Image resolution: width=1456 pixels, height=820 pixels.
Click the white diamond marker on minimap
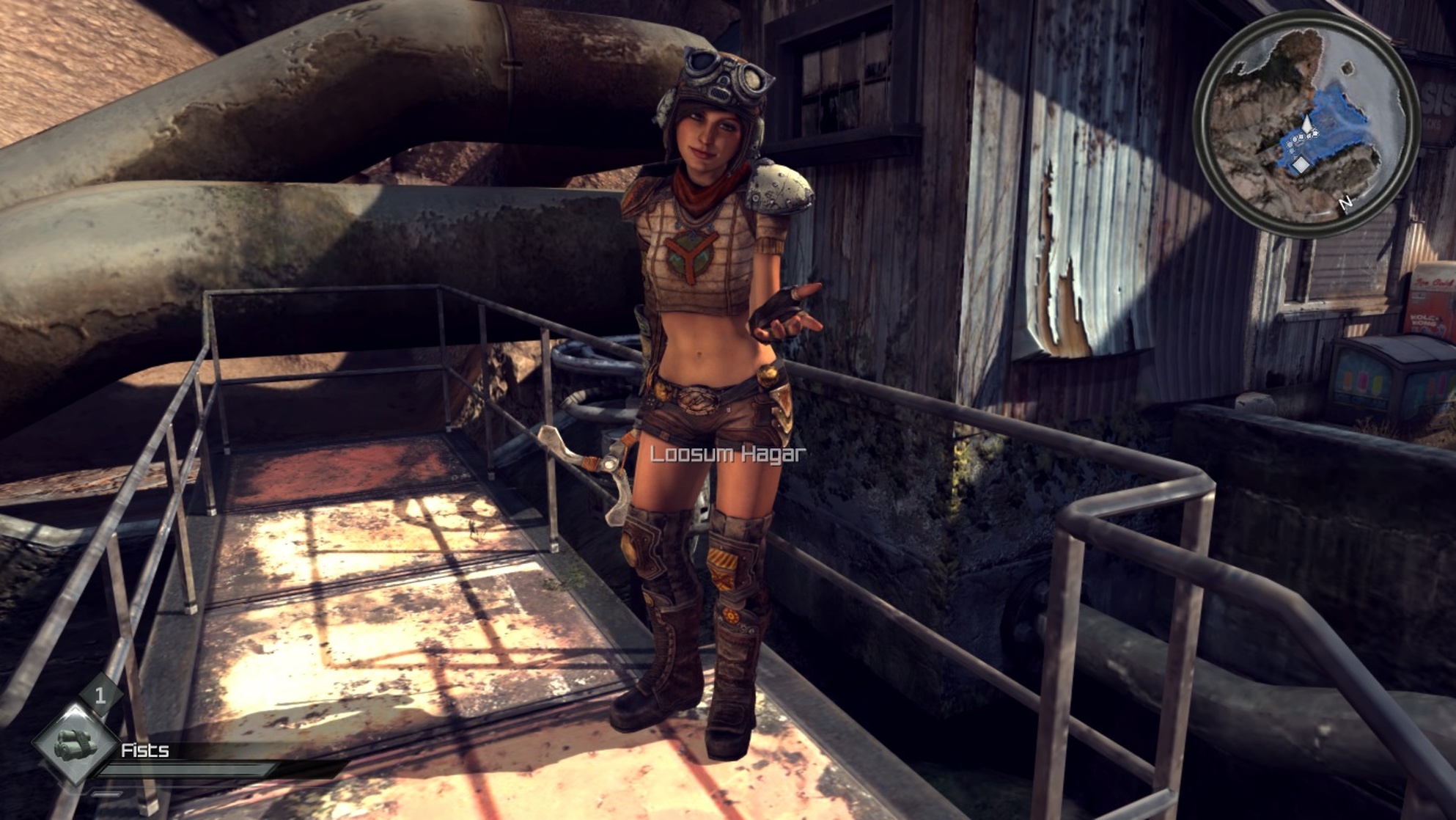pos(1300,165)
